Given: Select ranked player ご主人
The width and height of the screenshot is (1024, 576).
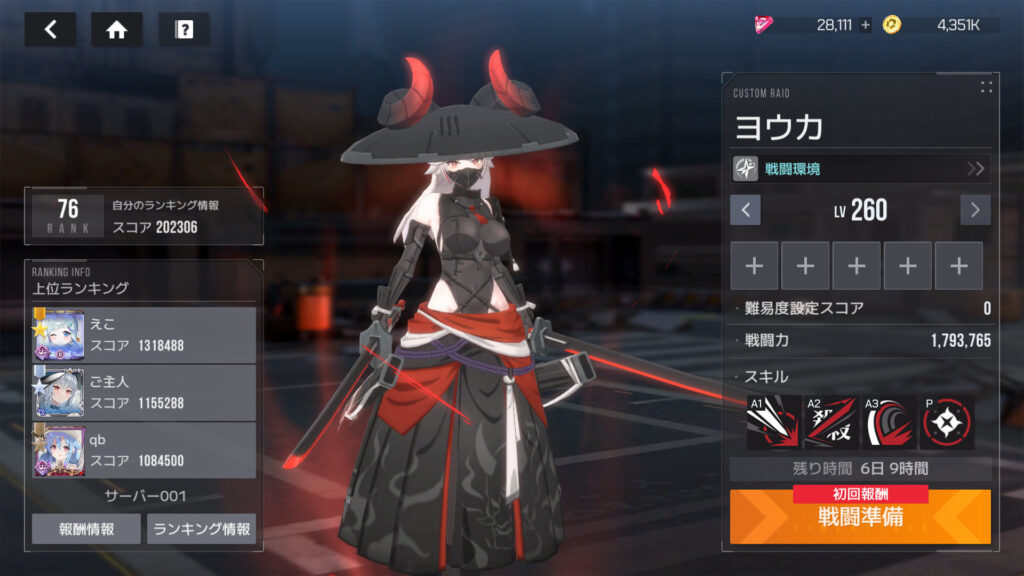Looking at the screenshot, I should (144, 392).
